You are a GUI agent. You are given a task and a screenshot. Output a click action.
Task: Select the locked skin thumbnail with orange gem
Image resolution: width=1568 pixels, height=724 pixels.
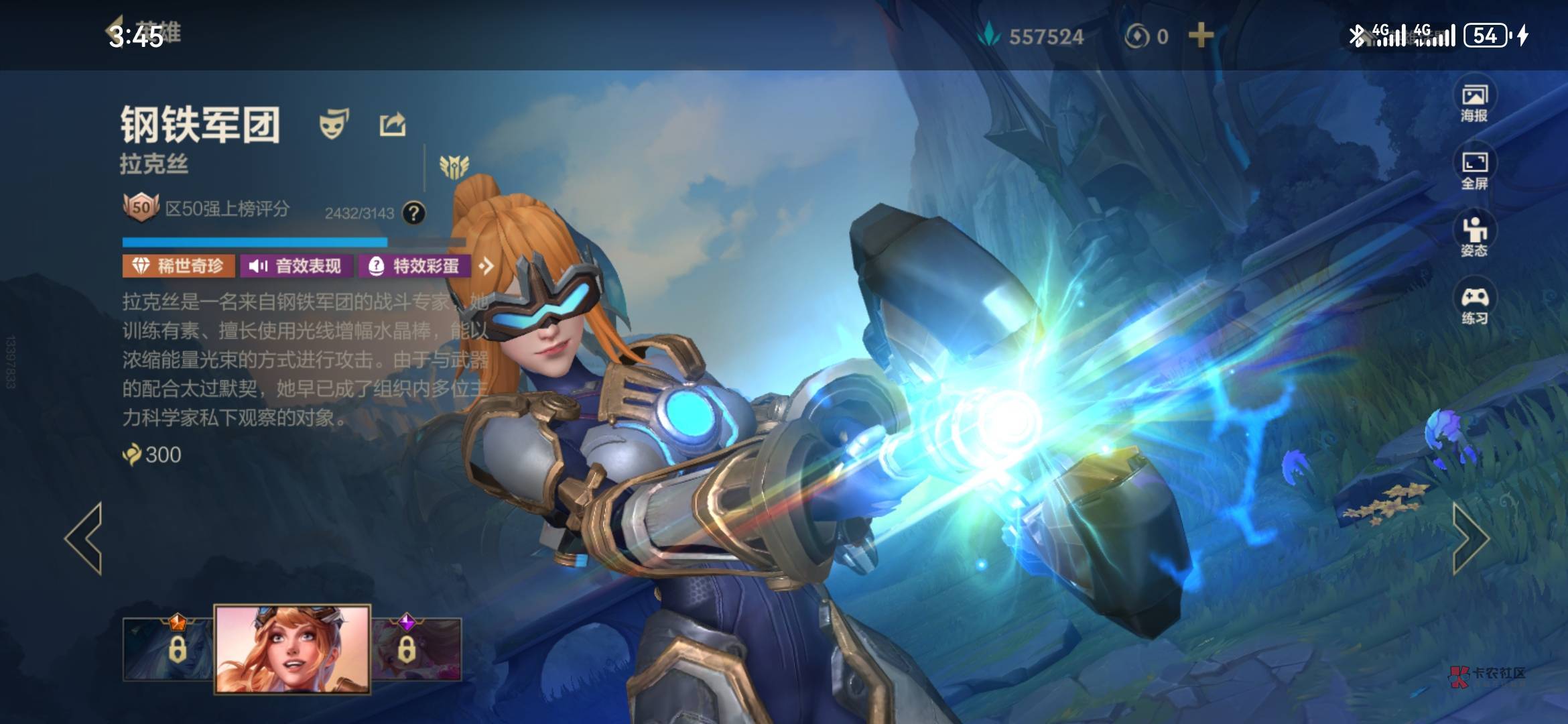pos(168,648)
